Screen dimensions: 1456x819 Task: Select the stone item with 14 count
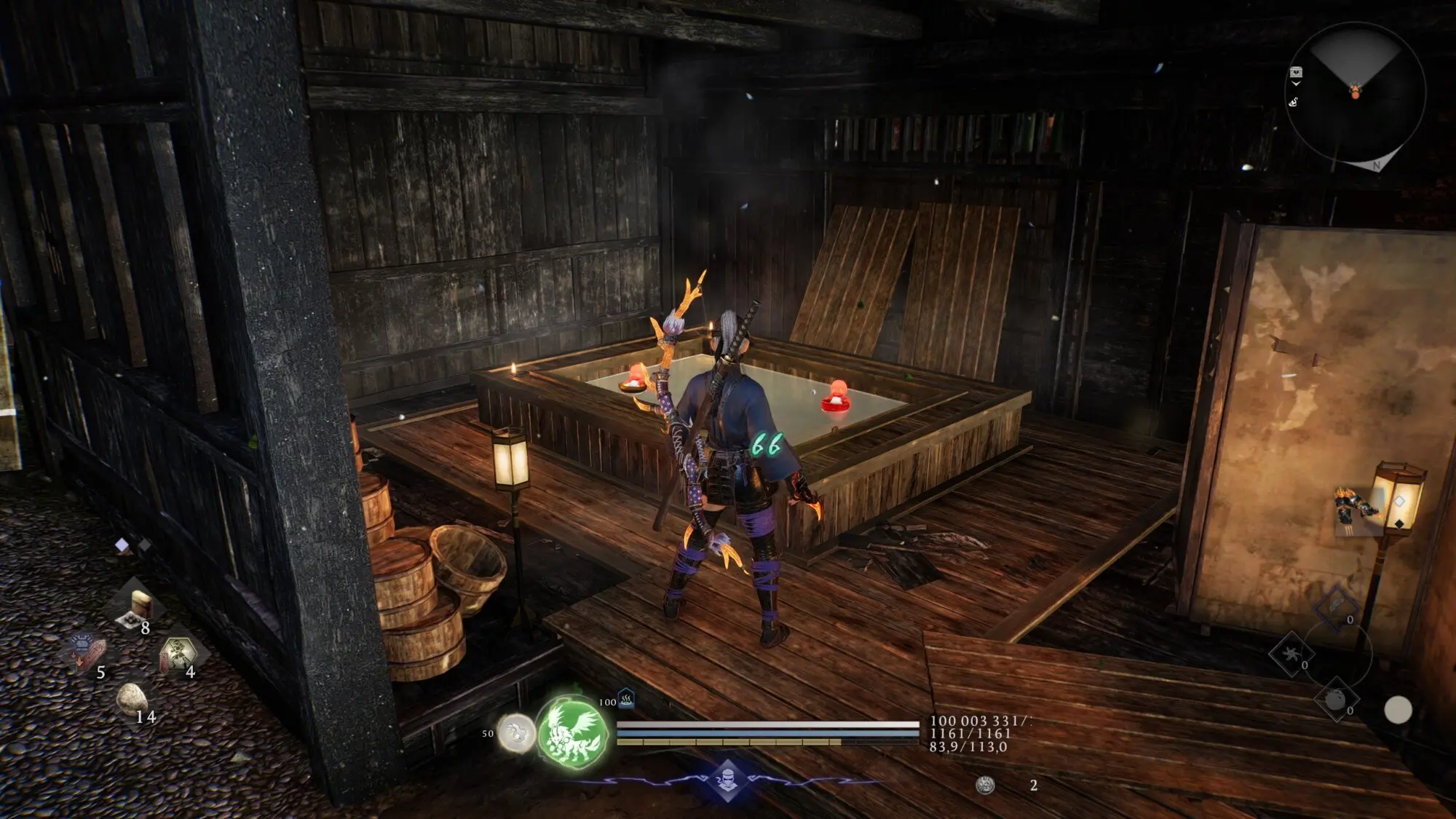(x=132, y=699)
